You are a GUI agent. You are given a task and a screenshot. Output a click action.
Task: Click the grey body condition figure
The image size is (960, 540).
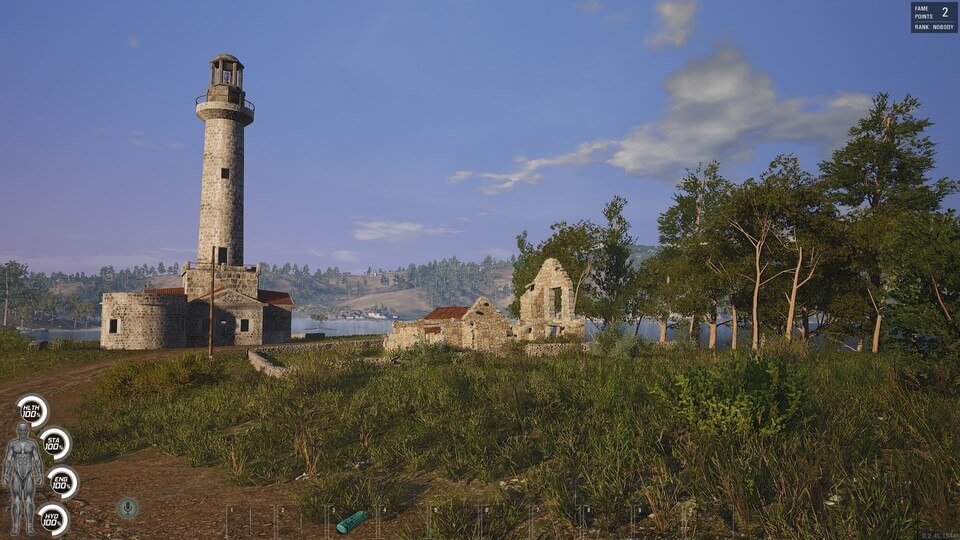click(x=22, y=476)
